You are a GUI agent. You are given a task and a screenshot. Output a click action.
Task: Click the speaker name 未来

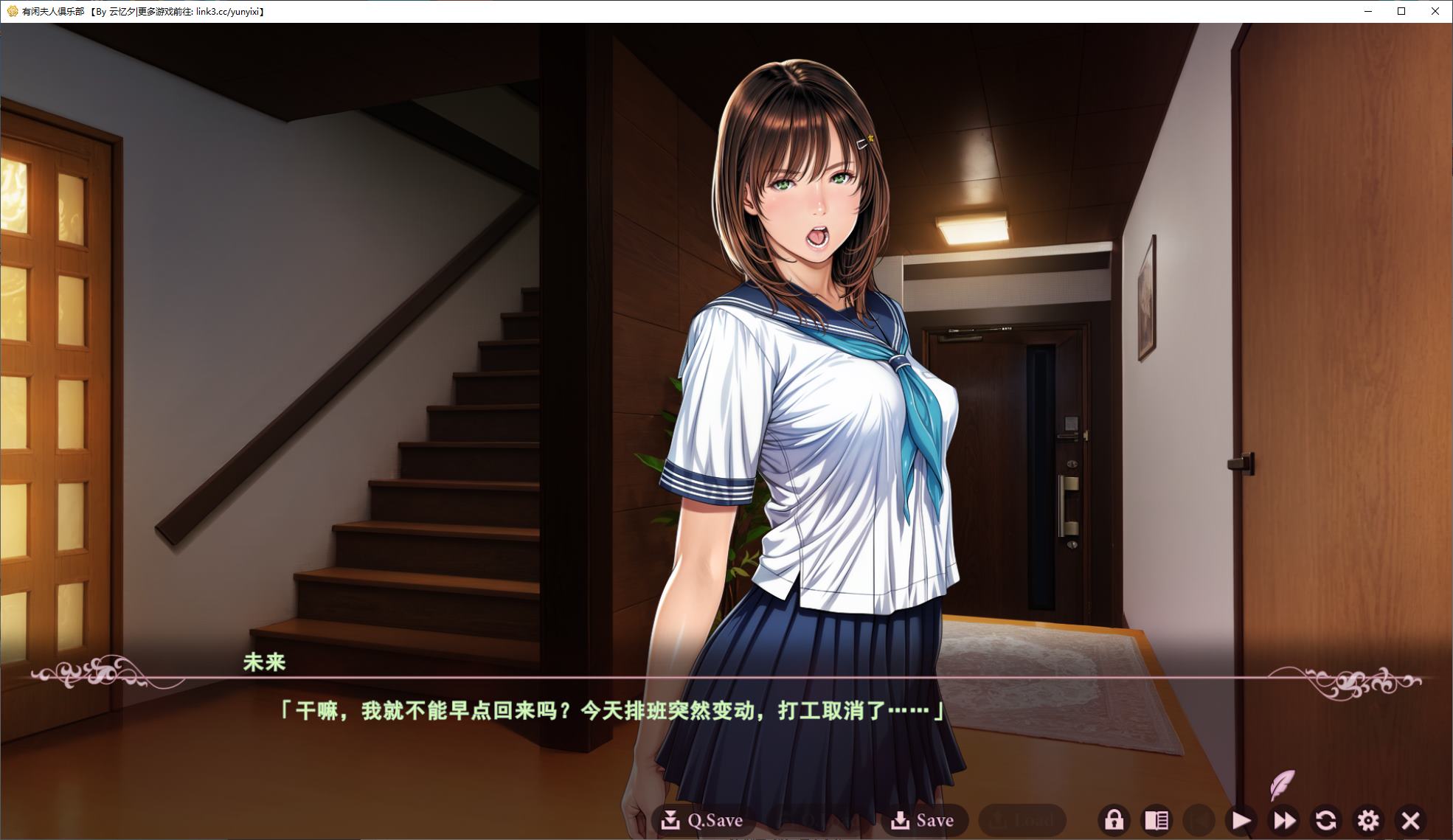[264, 663]
